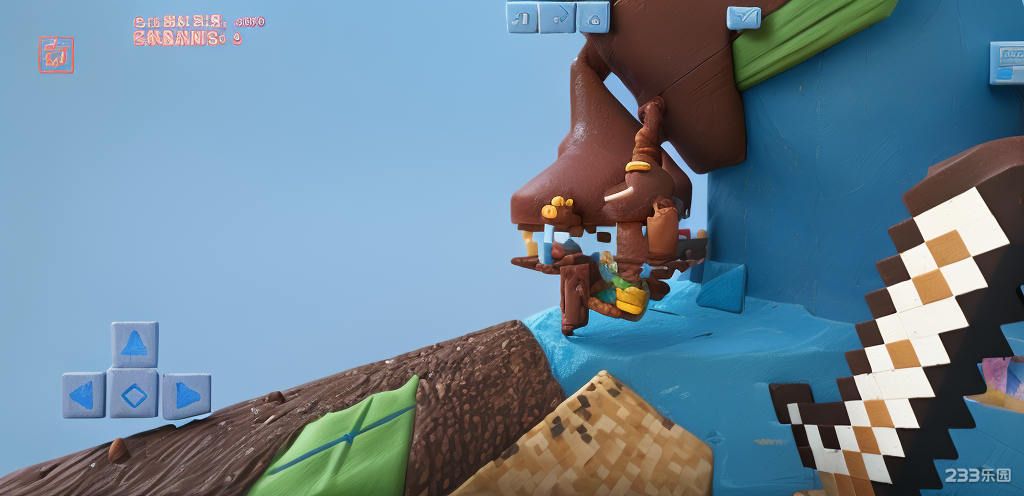Tap the diamond center pad button
Screen dimensions: 1024x496
click(x=134, y=394)
